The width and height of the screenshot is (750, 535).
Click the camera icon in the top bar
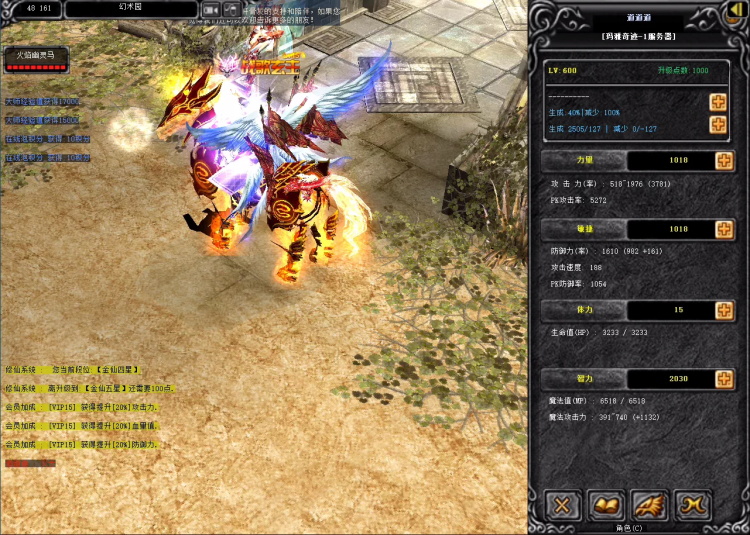[211, 9]
